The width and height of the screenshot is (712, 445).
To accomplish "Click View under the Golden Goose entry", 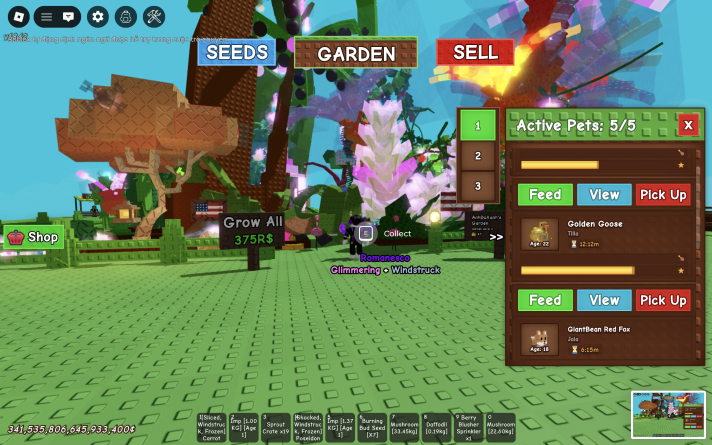I will point(604,300).
